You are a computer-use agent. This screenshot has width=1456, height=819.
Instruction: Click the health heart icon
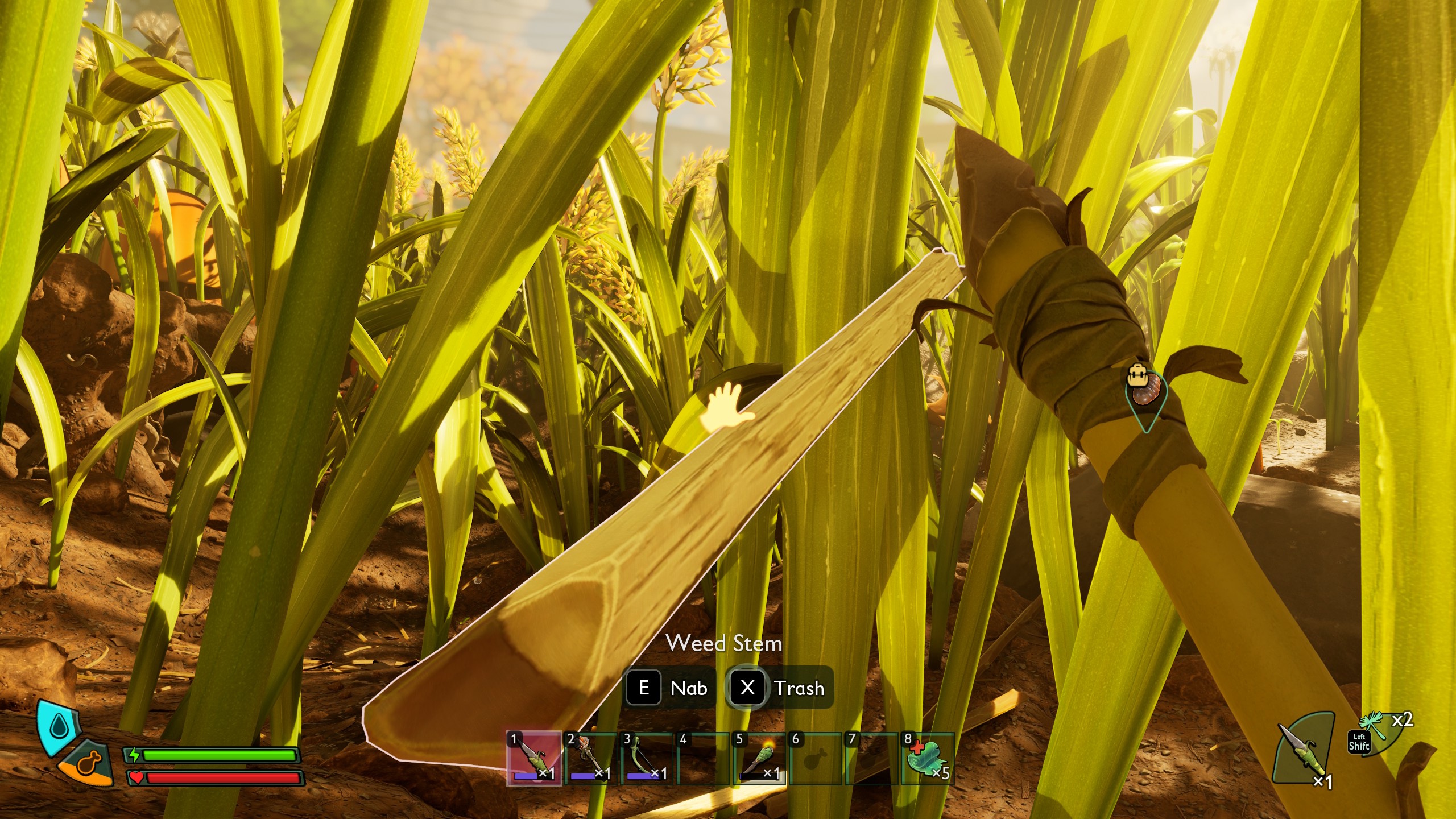[x=138, y=777]
